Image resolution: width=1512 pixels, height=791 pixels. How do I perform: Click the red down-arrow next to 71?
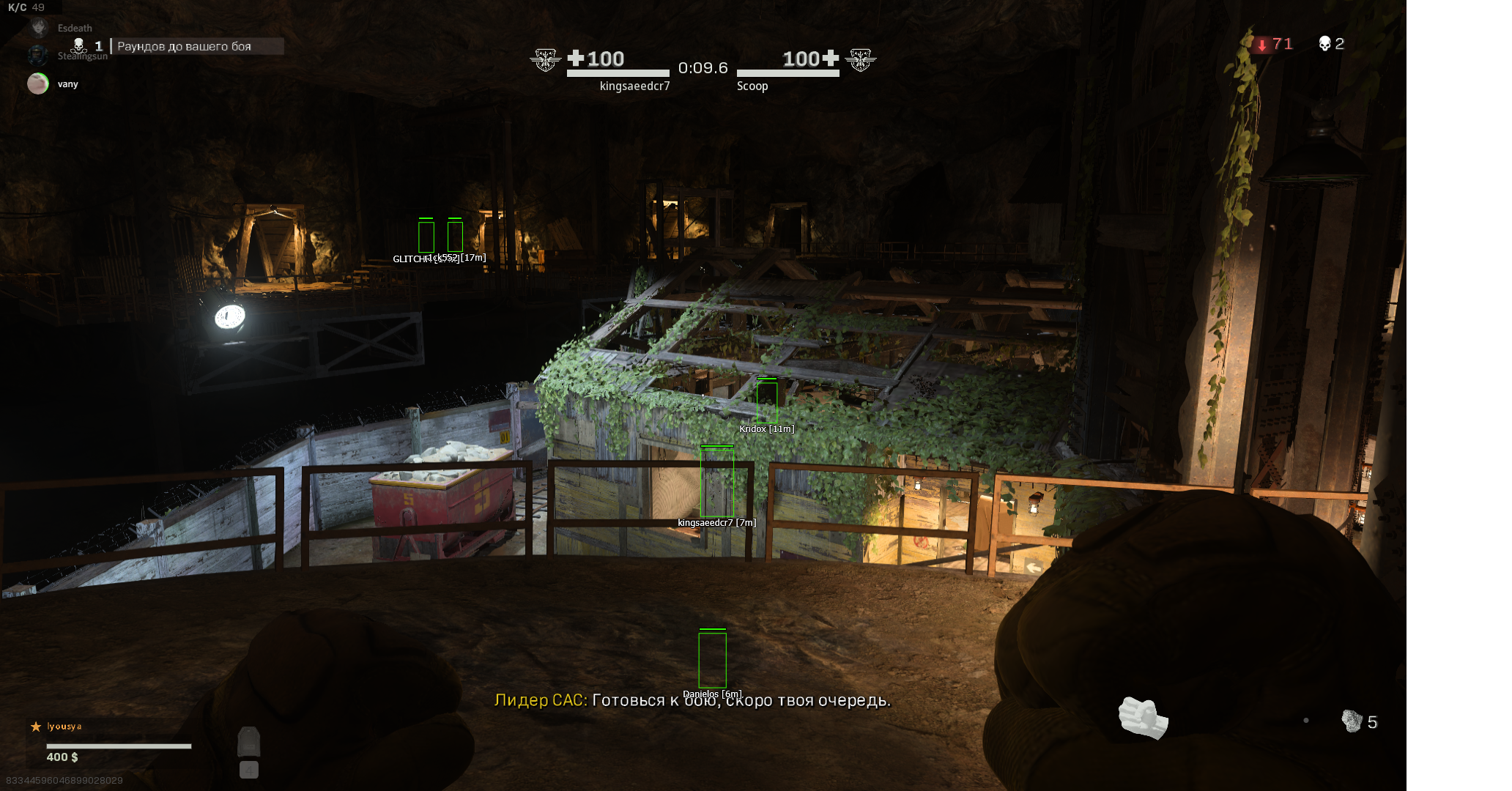(x=1261, y=45)
